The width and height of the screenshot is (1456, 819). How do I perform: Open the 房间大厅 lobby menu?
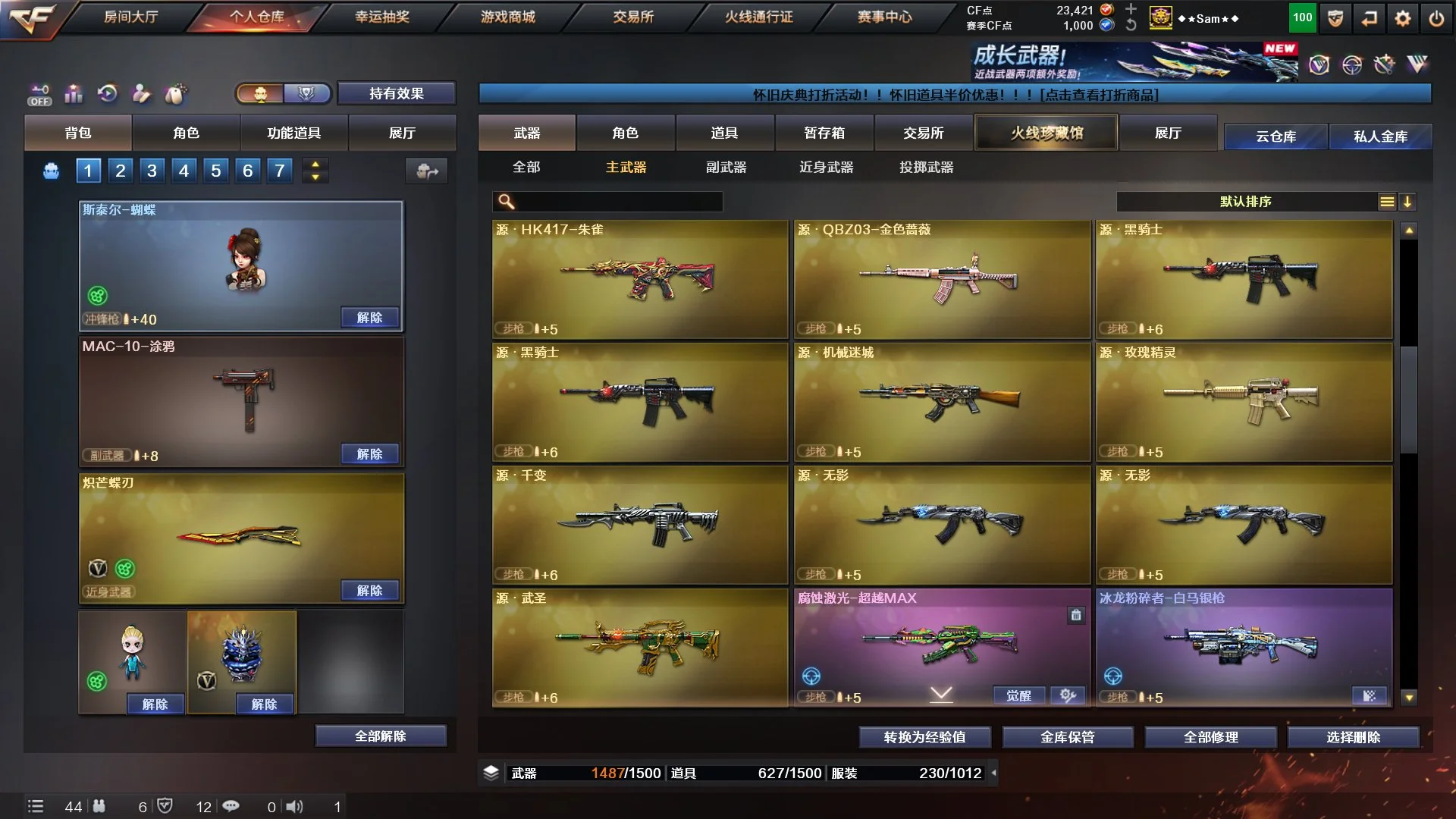[x=130, y=17]
